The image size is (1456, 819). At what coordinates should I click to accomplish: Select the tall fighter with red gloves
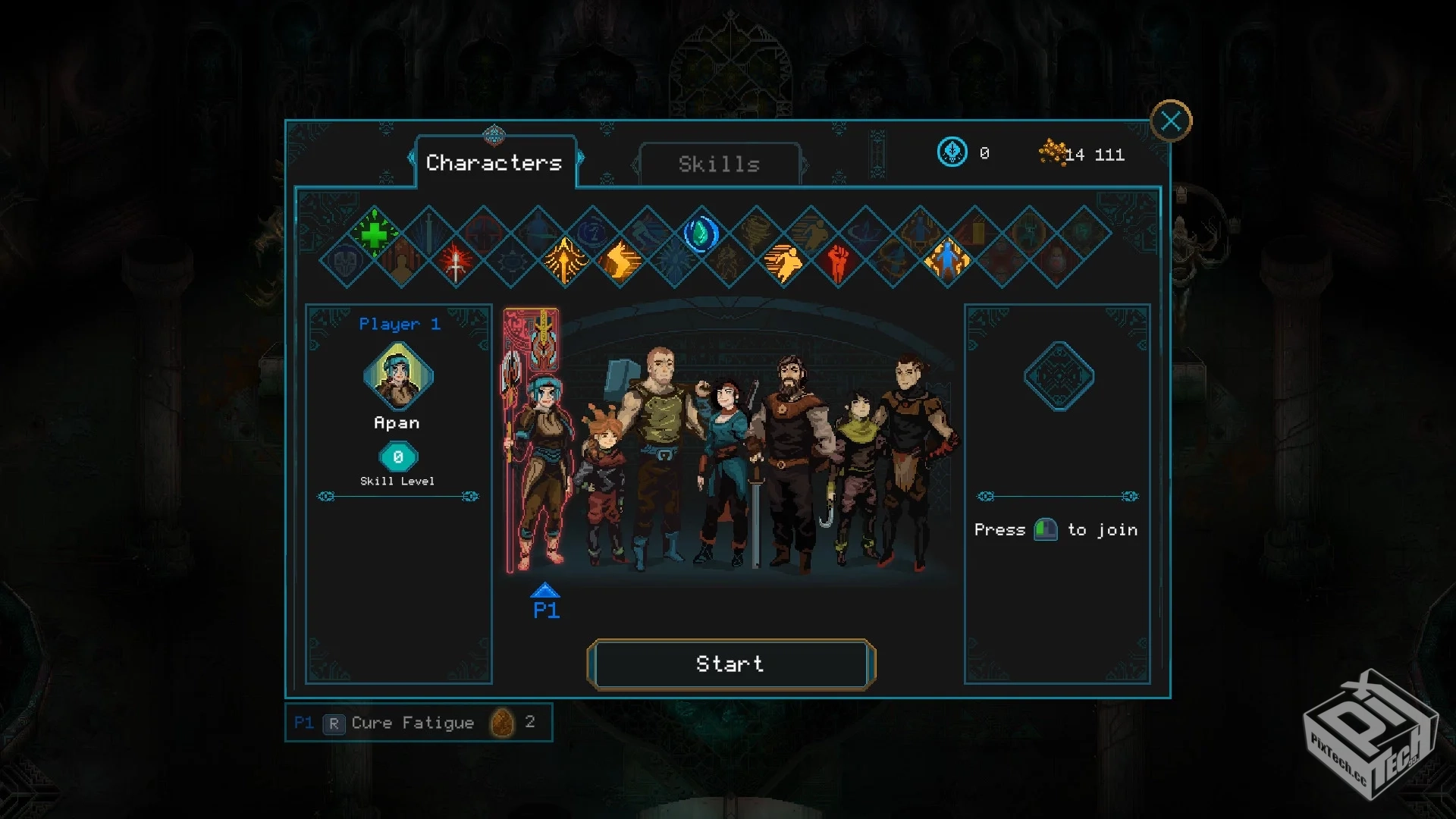(x=914, y=455)
